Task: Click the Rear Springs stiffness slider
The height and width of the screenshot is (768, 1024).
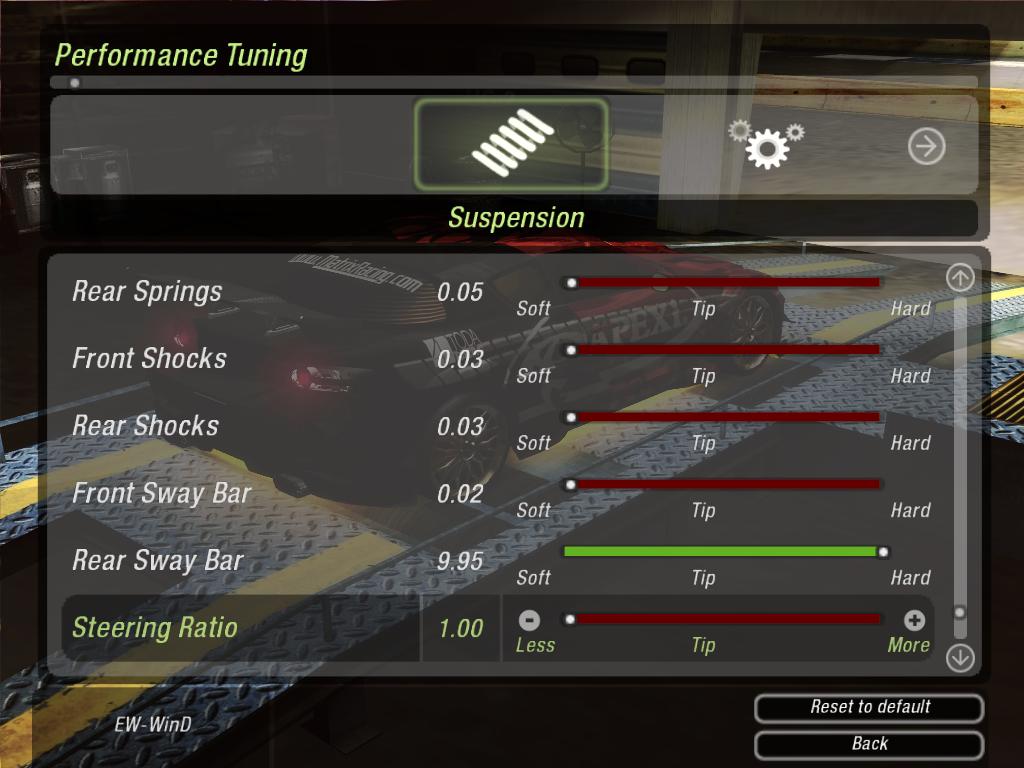Action: click(722, 283)
